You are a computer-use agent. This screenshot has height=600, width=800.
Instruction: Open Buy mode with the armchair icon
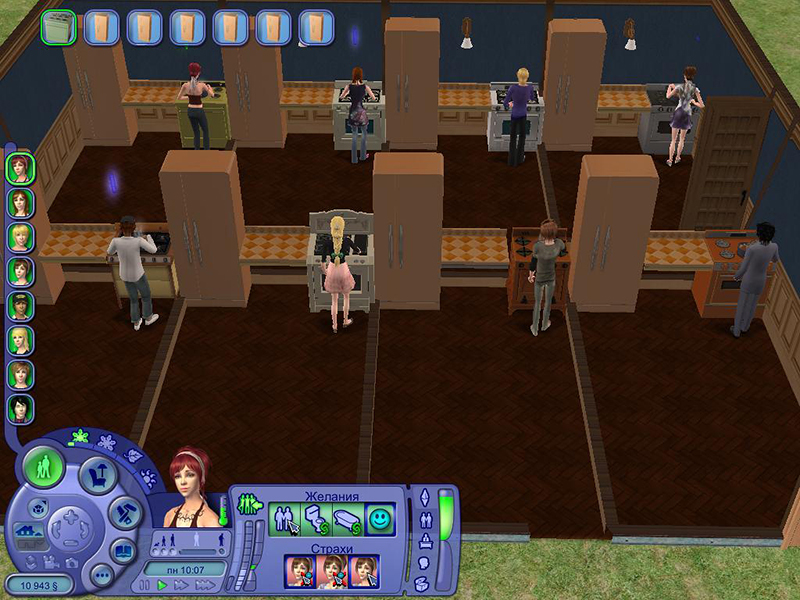pos(97,474)
